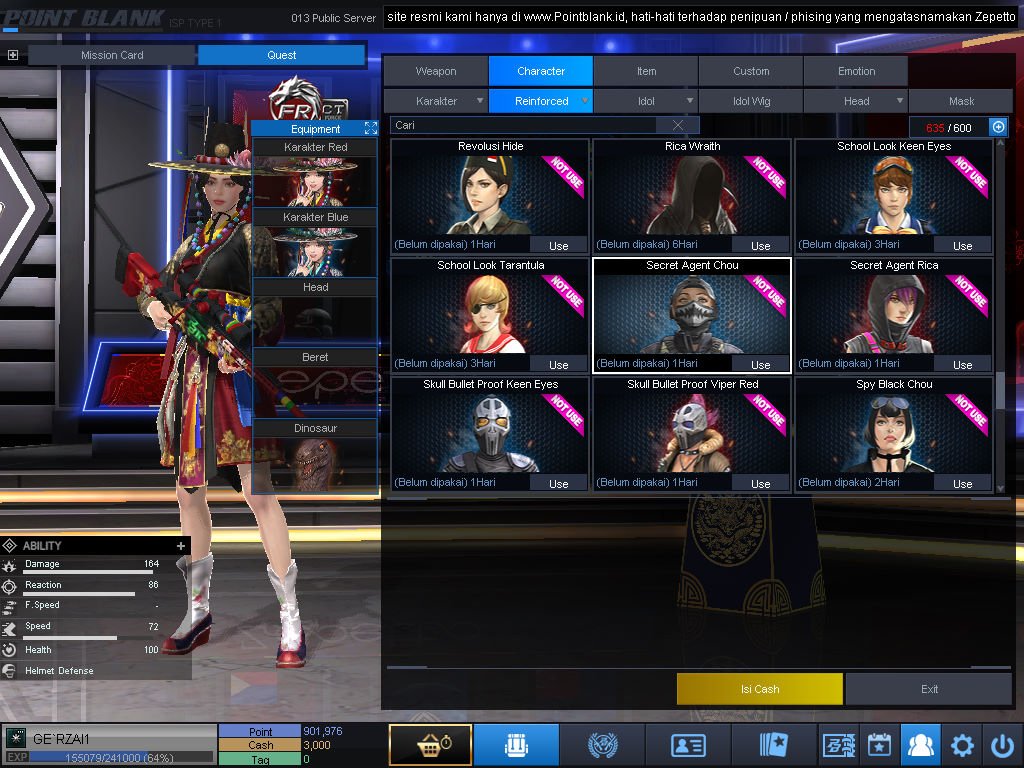The width and height of the screenshot is (1024, 768).
Task: Expand inventory capacity with plus button
Action: (997, 127)
